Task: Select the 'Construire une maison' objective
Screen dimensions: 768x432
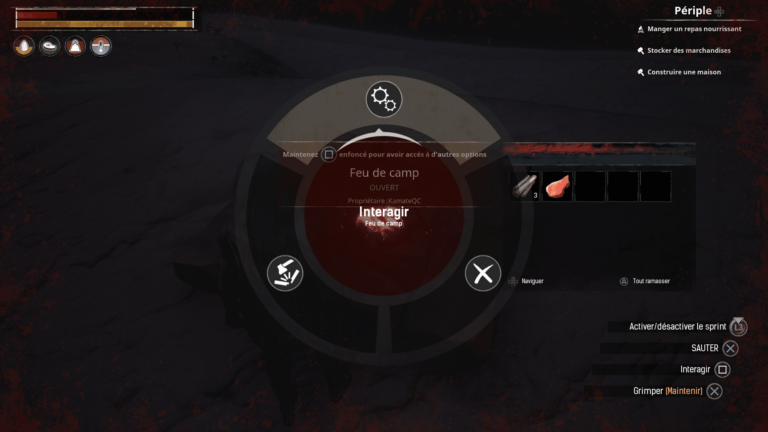Action: [x=683, y=72]
